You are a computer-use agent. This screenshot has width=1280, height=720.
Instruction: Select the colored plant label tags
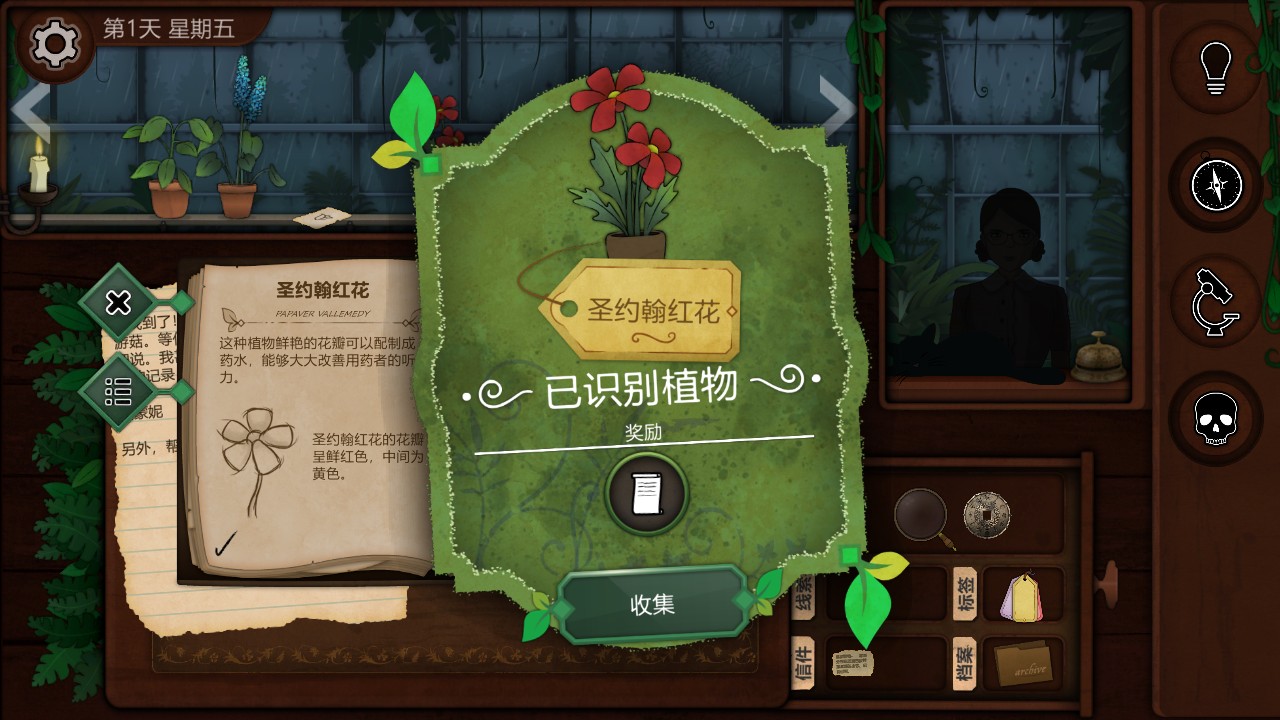click(x=1022, y=597)
